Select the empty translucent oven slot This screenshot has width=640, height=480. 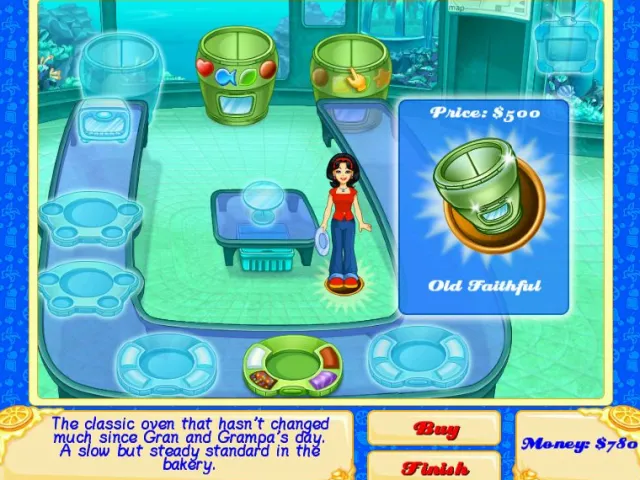coord(118,66)
